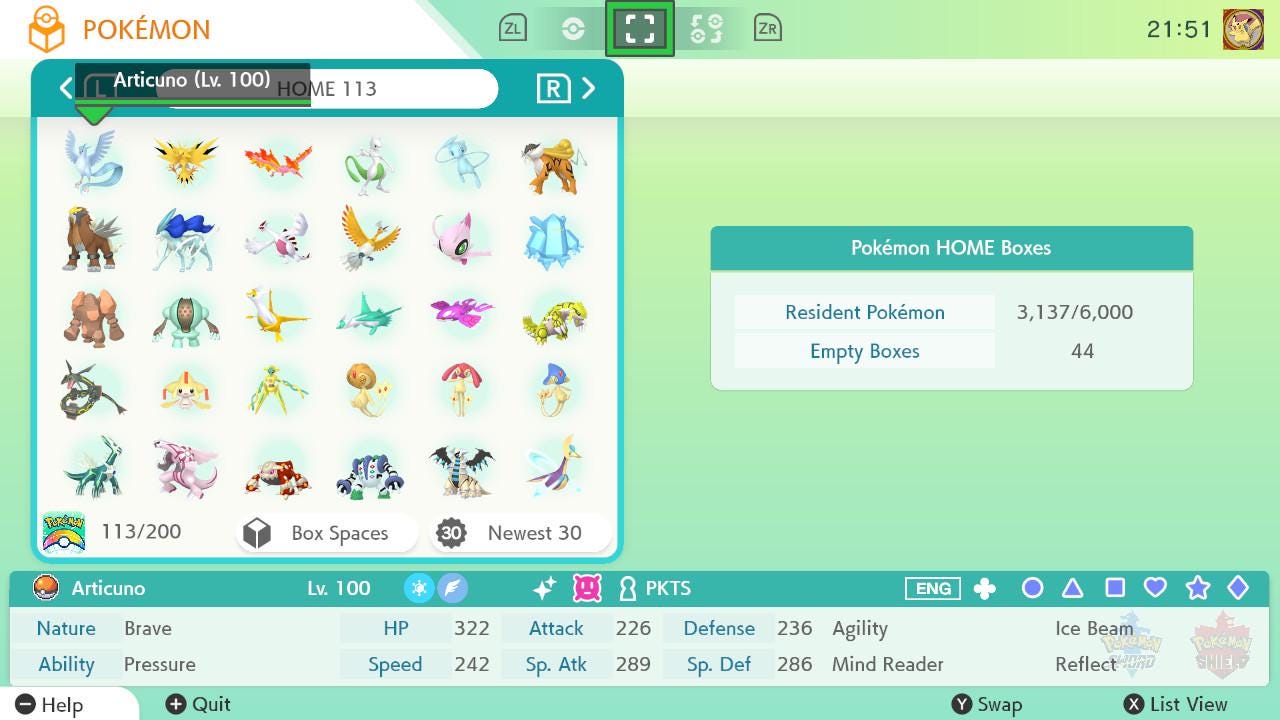Select the Poké Ball view icon in the toolbar
This screenshot has width=1280, height=720.
pyautogui.click(x=571, y=28)
